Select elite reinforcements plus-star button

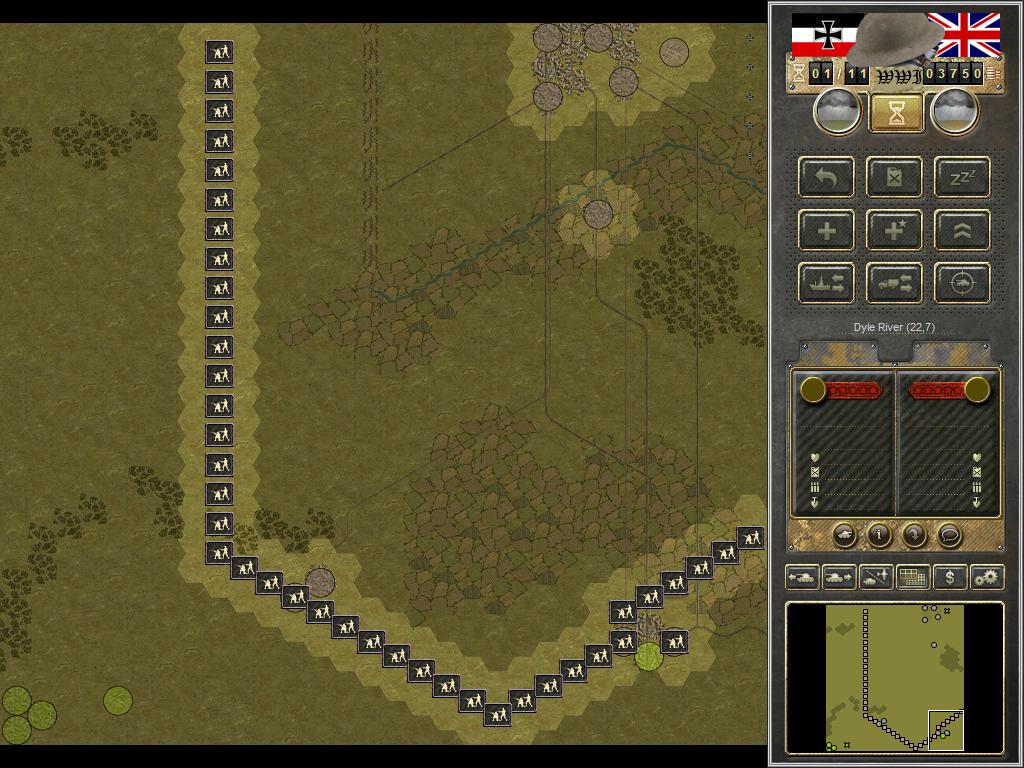point(895,231)
